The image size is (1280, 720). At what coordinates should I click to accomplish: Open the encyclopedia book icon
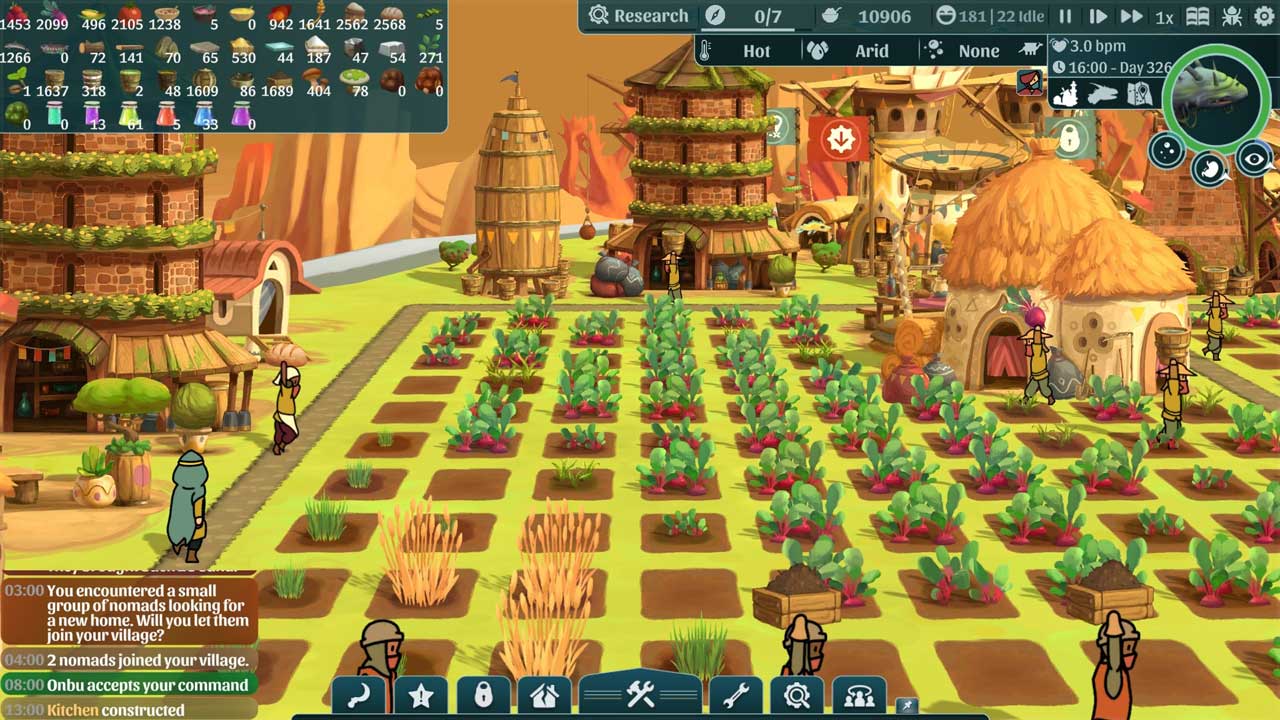click(x=1197, y=17)
